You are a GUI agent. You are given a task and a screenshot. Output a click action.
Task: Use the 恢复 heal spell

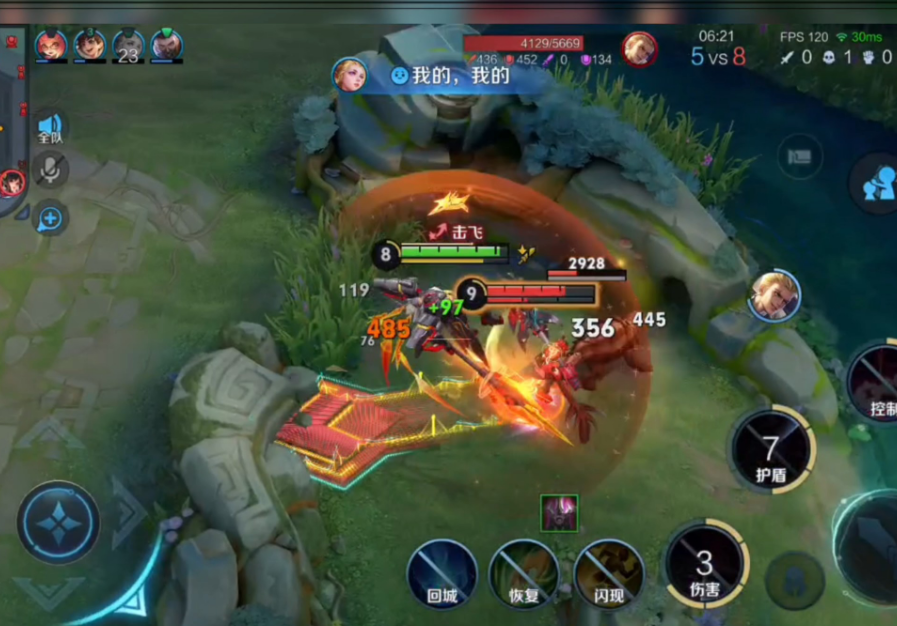(524, 574)
